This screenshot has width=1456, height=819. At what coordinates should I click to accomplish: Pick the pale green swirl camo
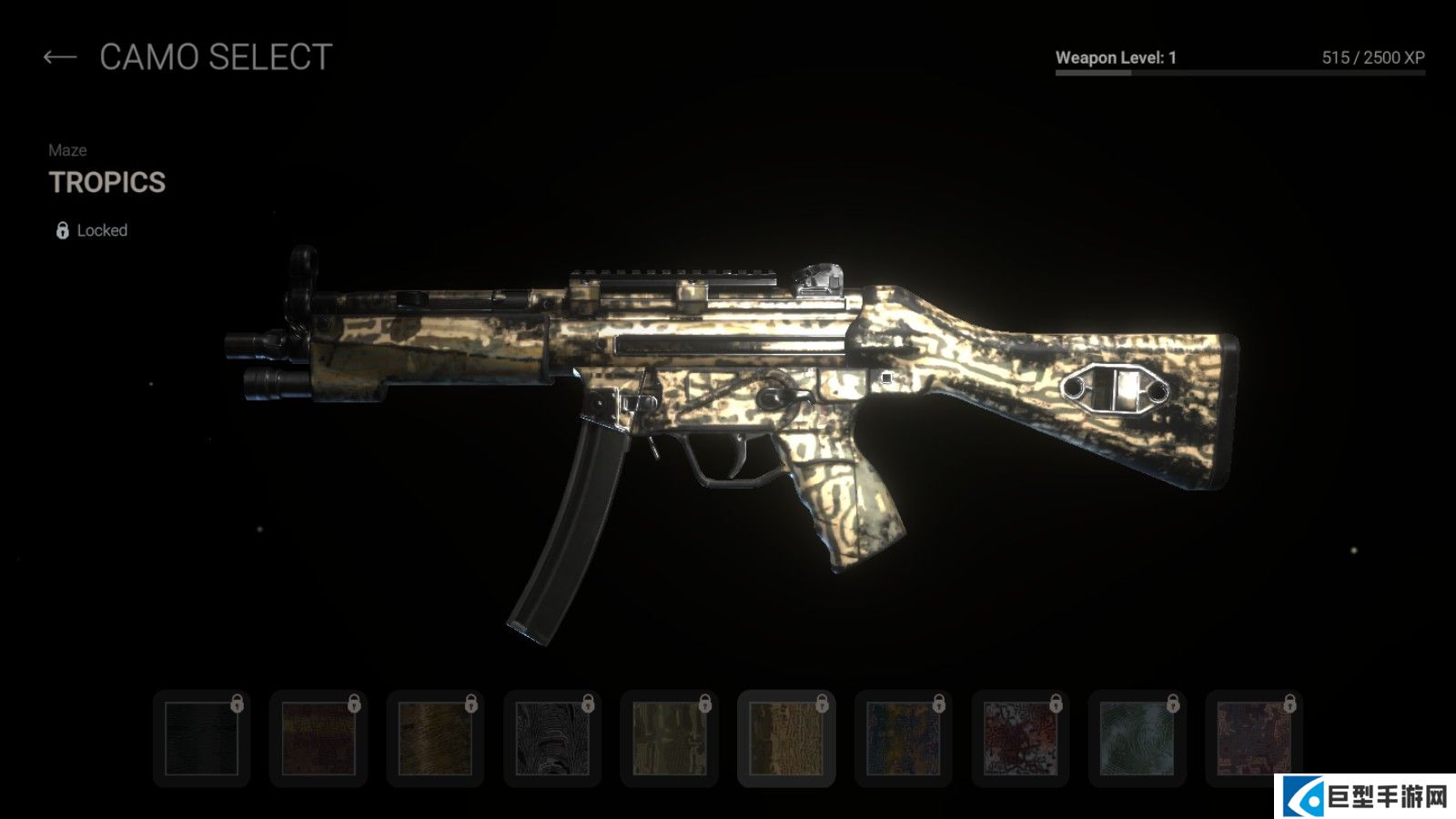[1137, 738]
